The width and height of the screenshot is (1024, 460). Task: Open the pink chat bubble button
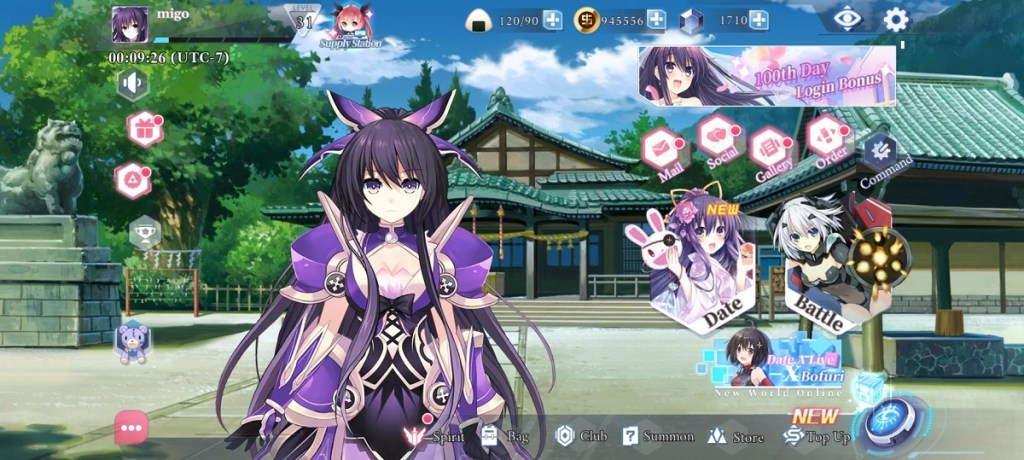(x=131, y=427)
